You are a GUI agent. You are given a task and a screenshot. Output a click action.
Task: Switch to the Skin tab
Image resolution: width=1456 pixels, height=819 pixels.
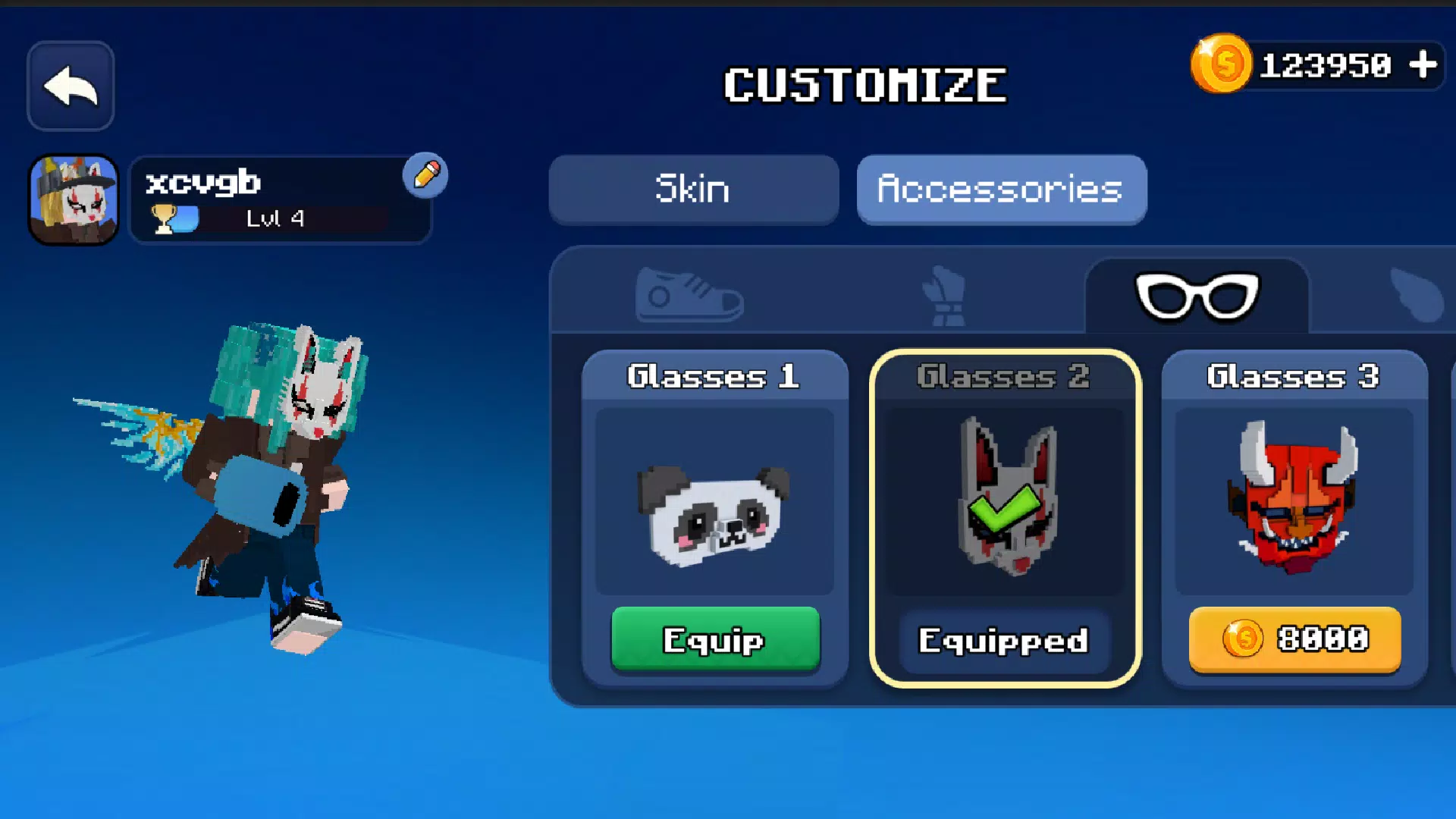point(692,190)
